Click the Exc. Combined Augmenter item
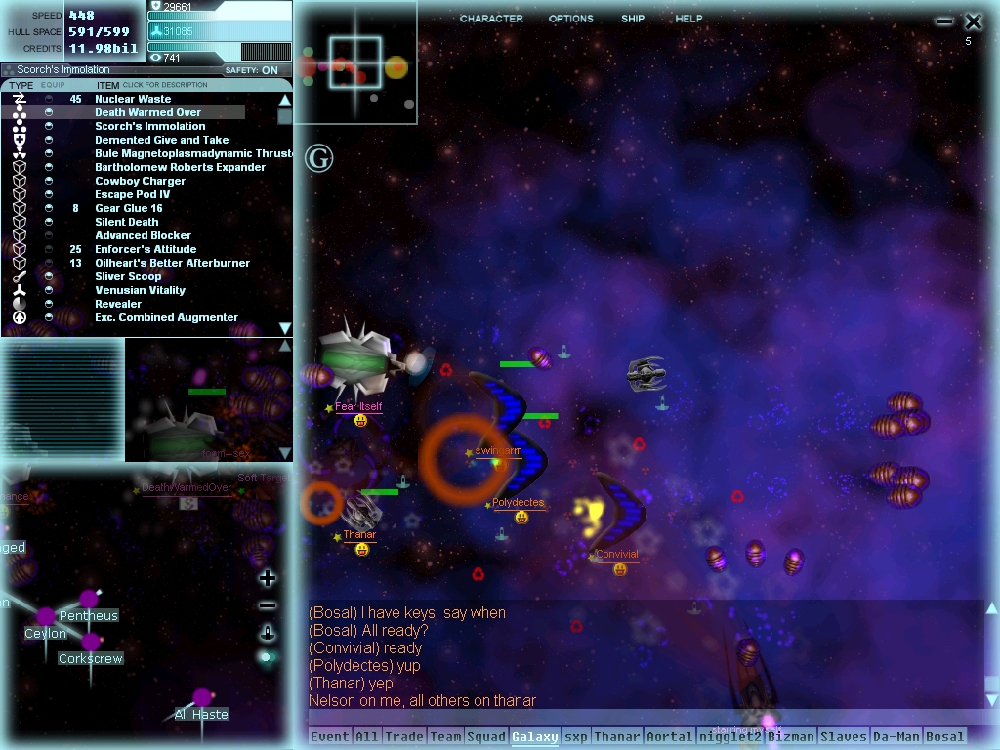1000x750 pixels. (x=166, y=317)
